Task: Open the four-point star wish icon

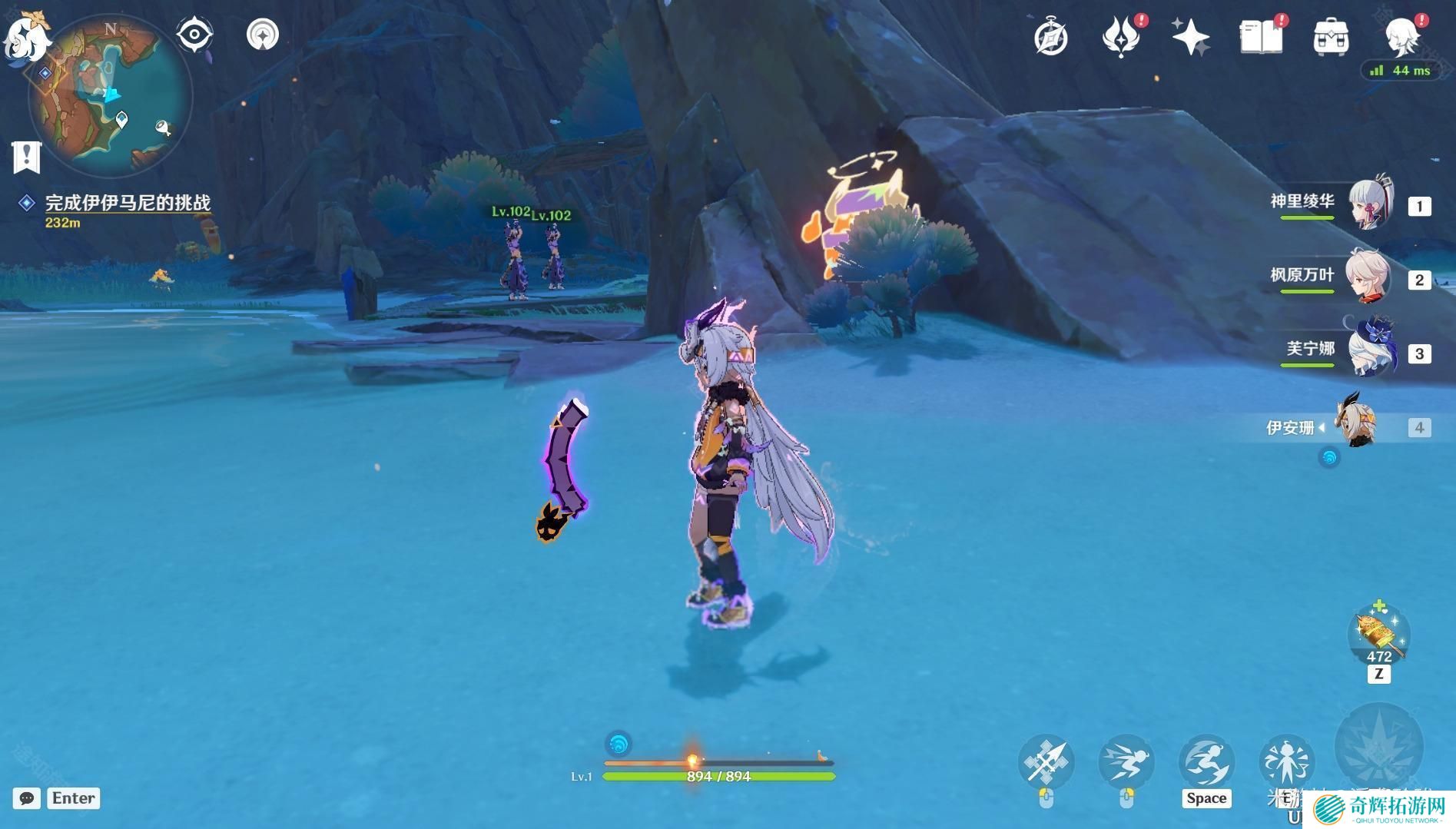Action: point(1190,38)
